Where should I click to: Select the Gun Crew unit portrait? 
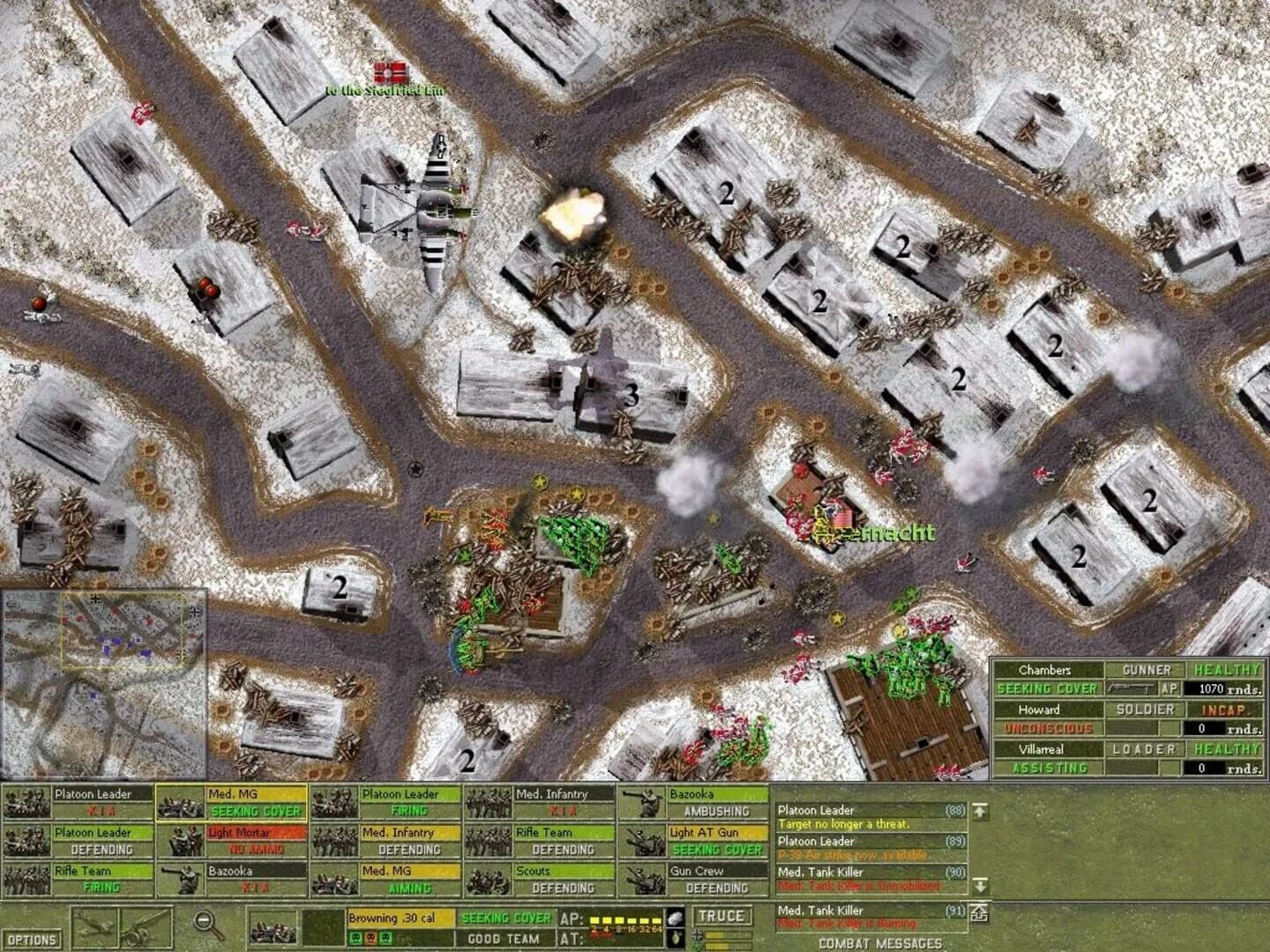point(644,880)
